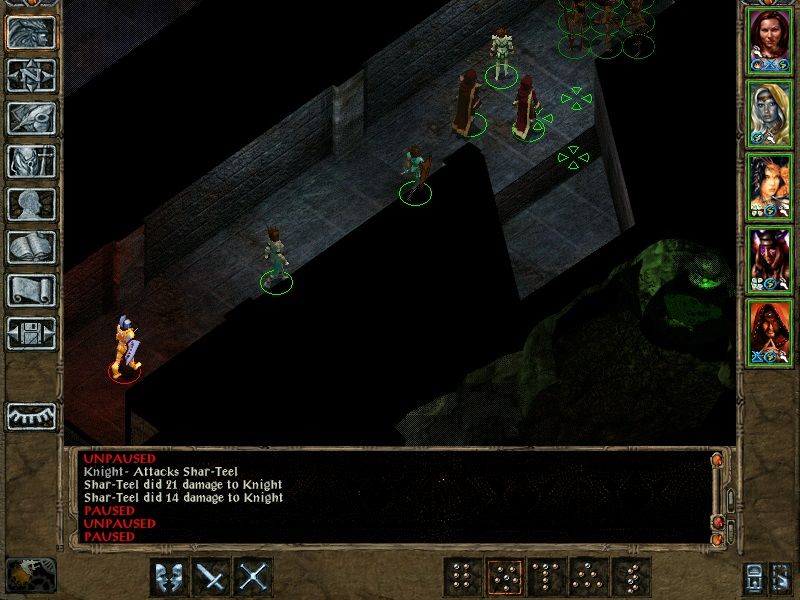Click the closed-eye rest button
This screenshot has height=600, width=800.
(x=30, y=415)
